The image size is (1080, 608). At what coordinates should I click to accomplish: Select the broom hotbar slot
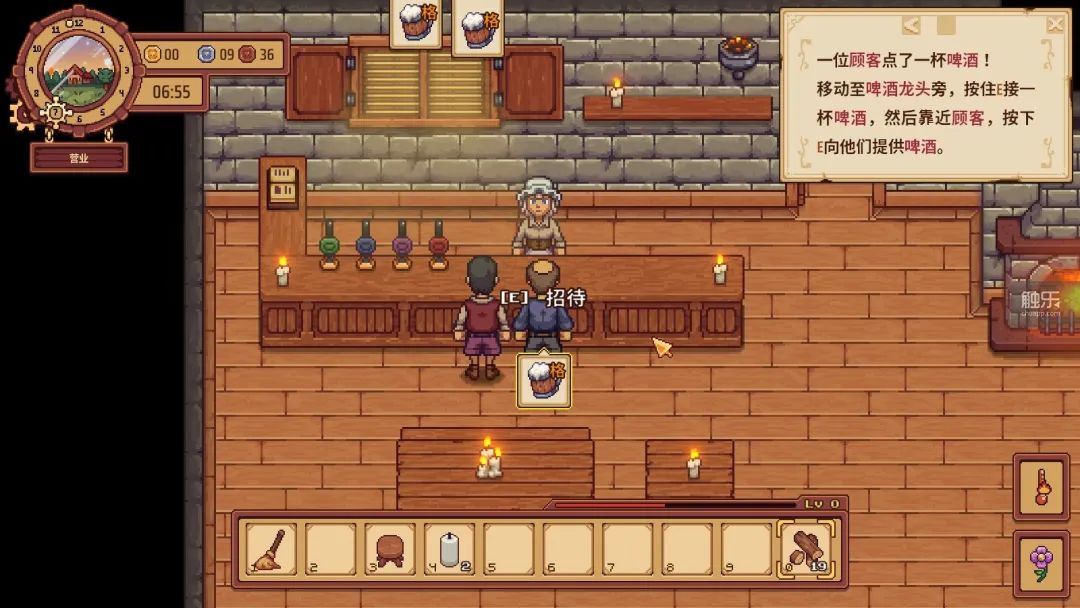click(x=272, y=549)
